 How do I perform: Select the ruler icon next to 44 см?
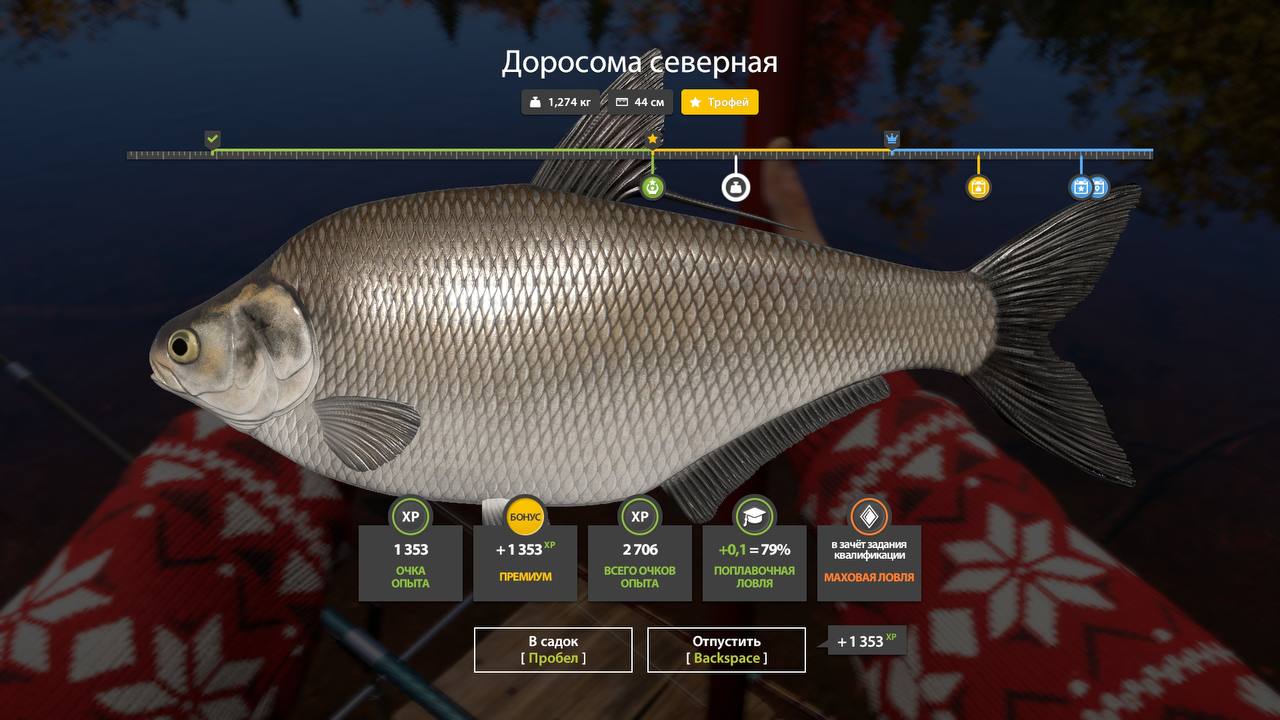pyautogui.click(x=622, y=102)
